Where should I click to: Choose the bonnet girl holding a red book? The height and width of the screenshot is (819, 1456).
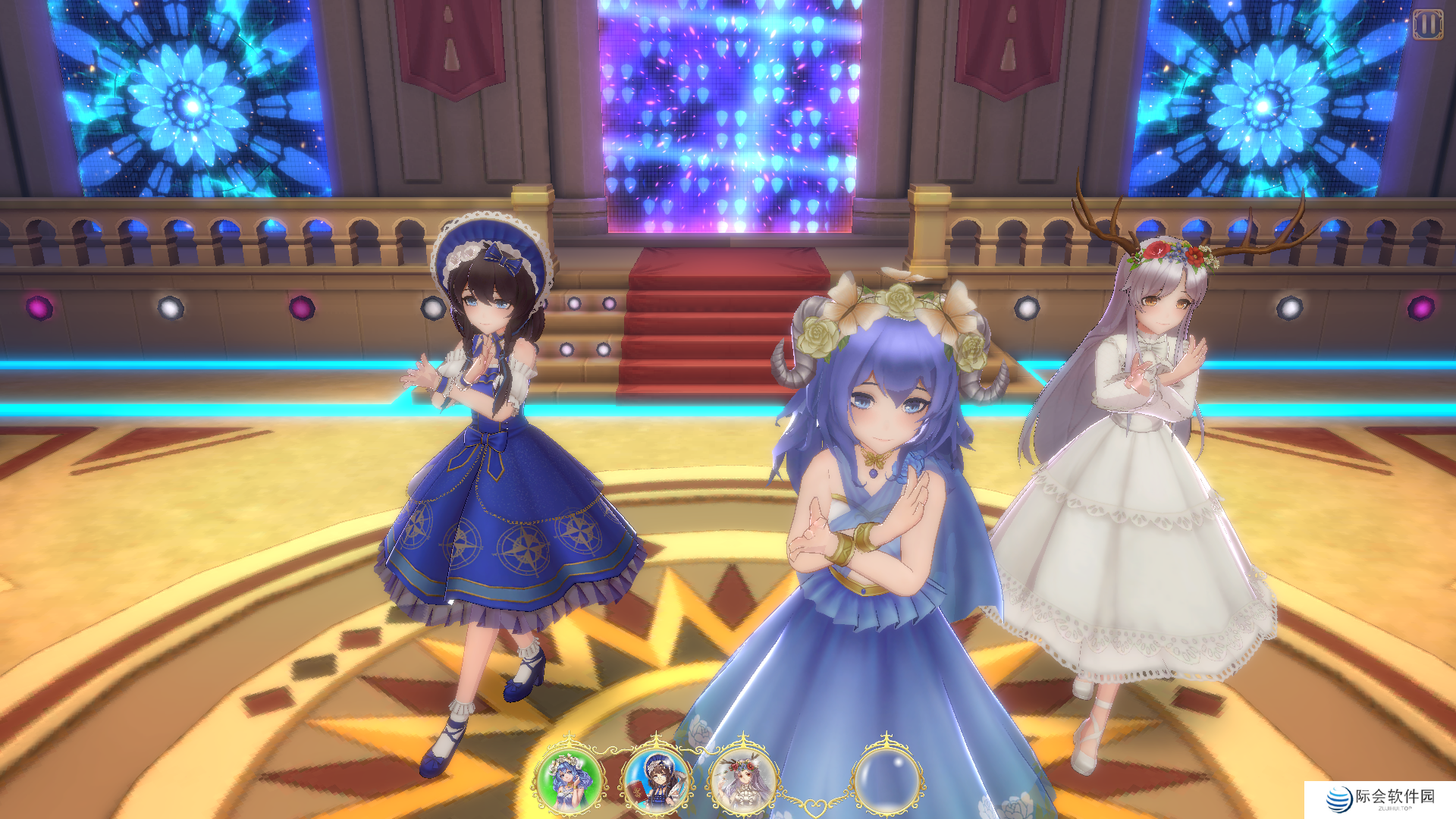click(x=656, y=779)
